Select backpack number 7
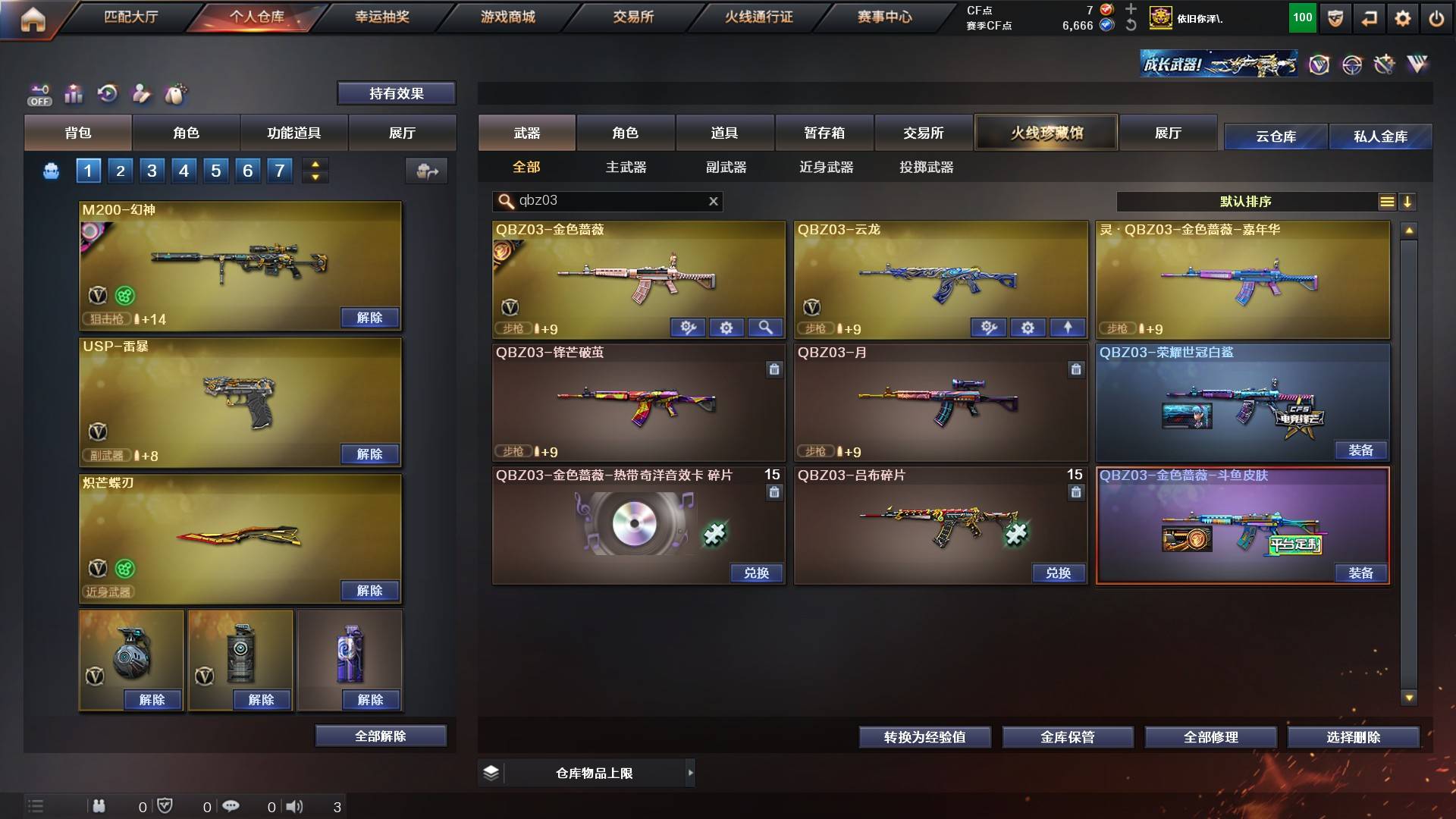Viewport: 1456px width, 819px height. point(278,171)
